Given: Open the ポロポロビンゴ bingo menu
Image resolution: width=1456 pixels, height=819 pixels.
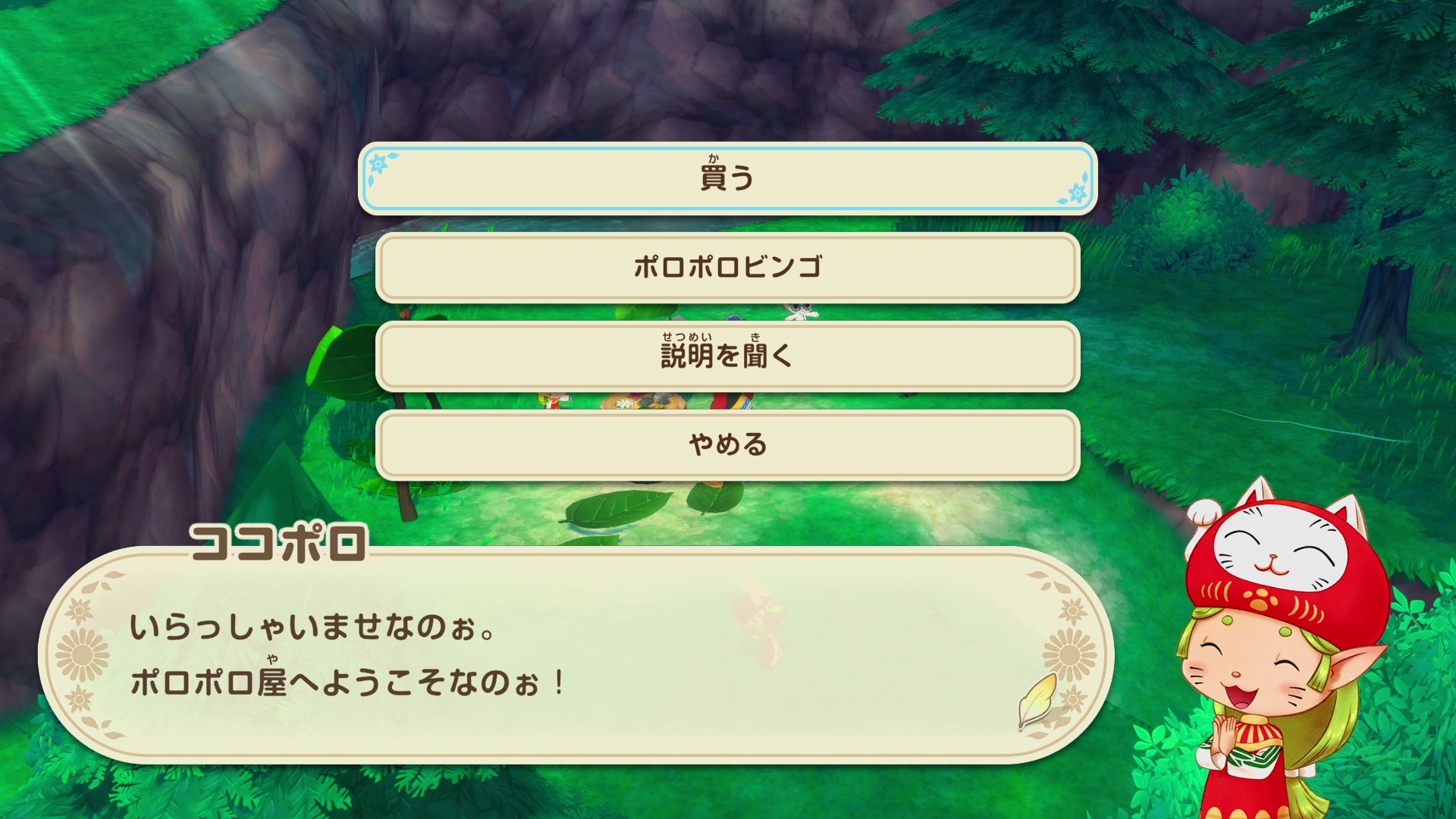Looking at the screenshot, I should point(728,267).
